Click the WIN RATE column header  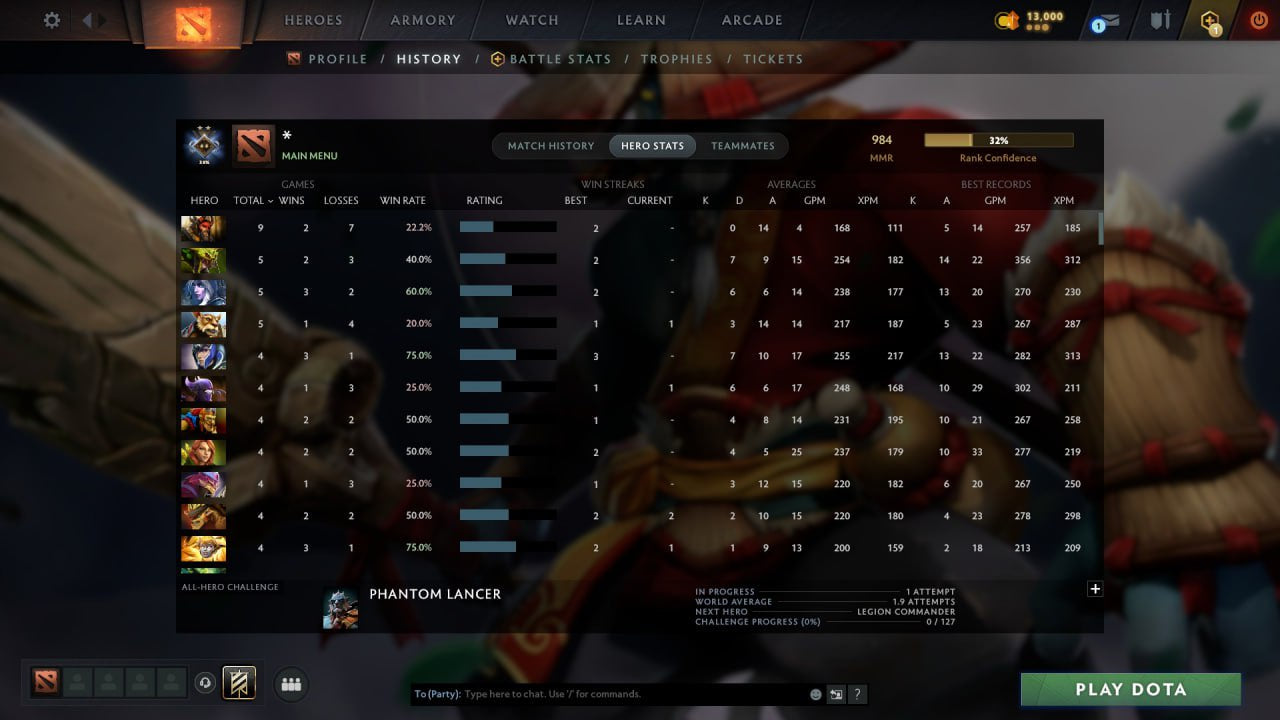tap(402, 200)
